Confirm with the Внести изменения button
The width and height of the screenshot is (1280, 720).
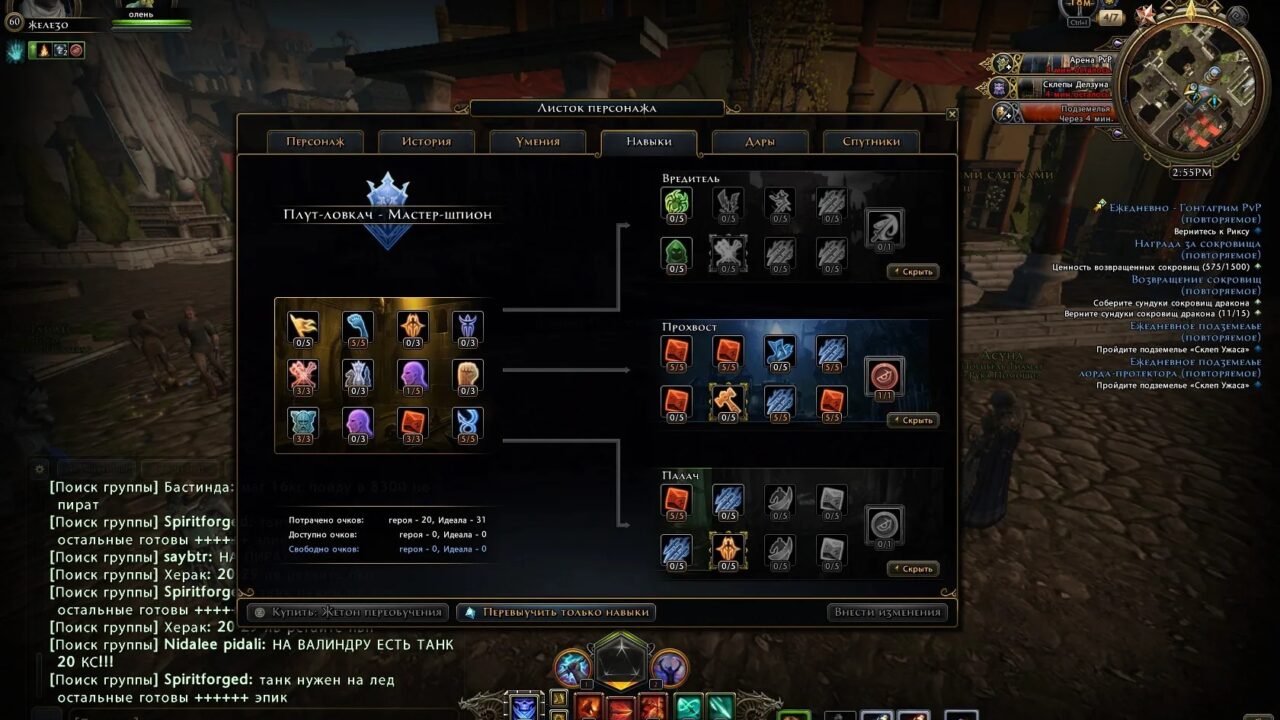887,612
